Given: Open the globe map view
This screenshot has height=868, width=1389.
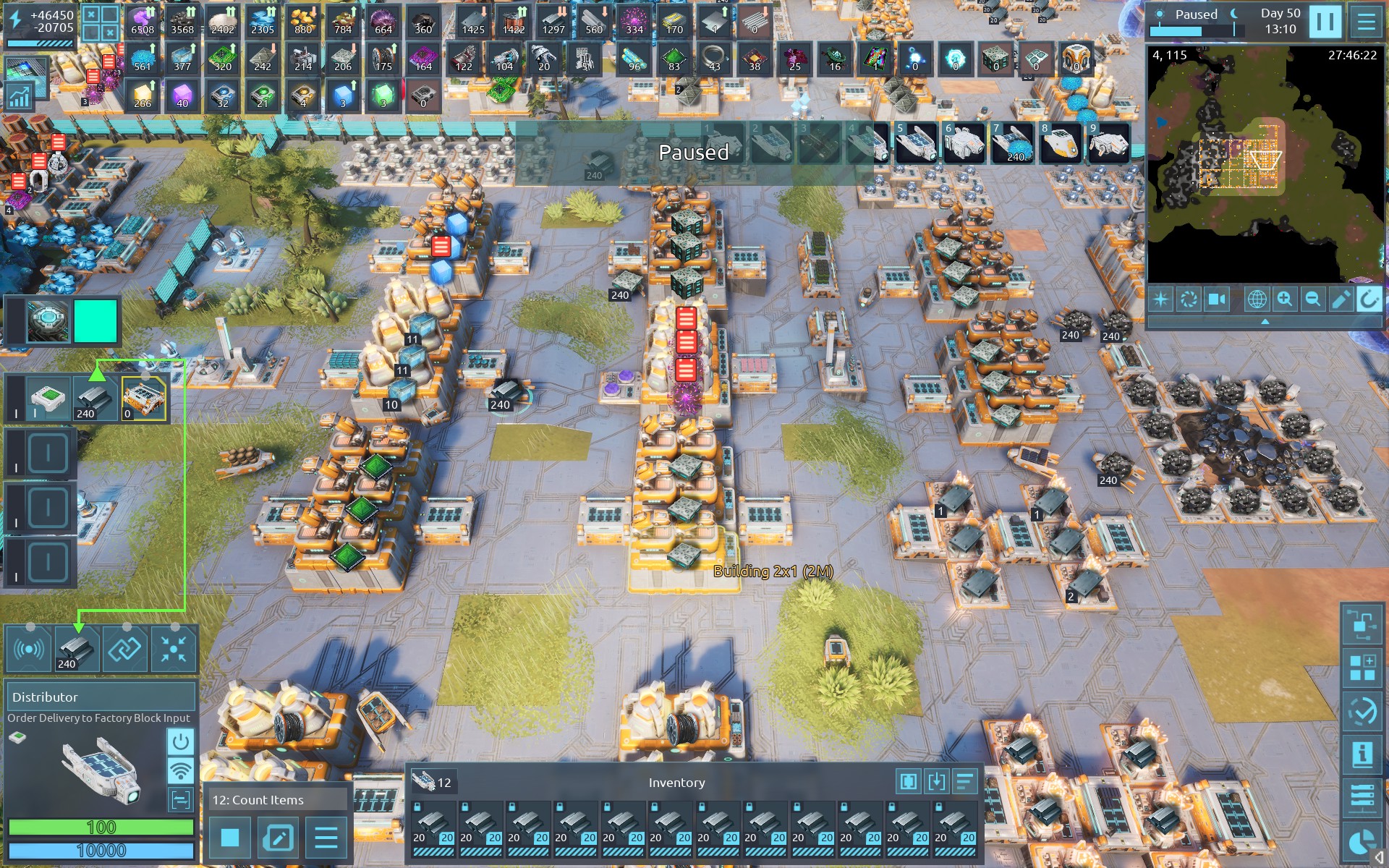Looking at the screenshot, I should [1257, 299].
